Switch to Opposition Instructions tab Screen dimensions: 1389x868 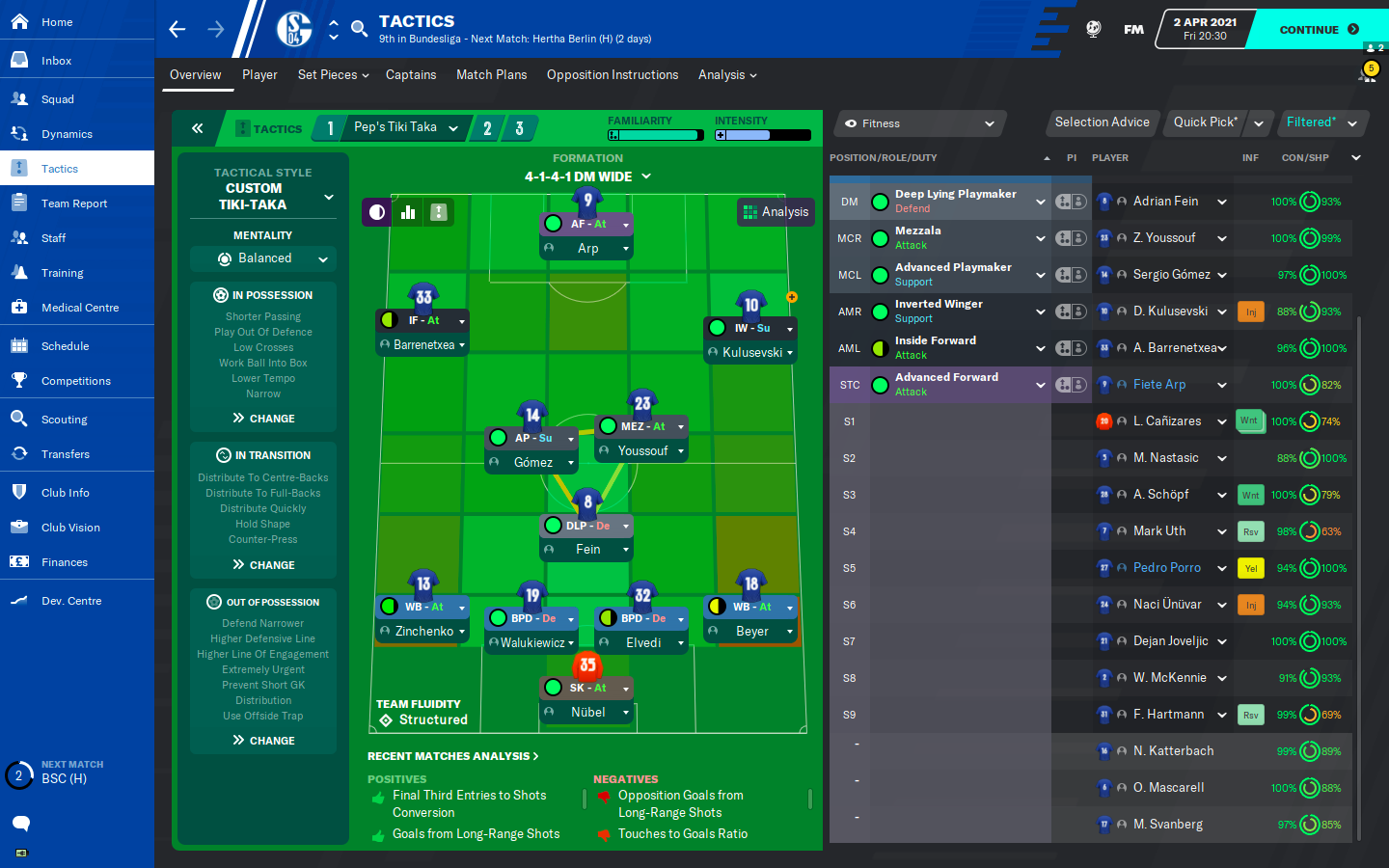[612, 75]
